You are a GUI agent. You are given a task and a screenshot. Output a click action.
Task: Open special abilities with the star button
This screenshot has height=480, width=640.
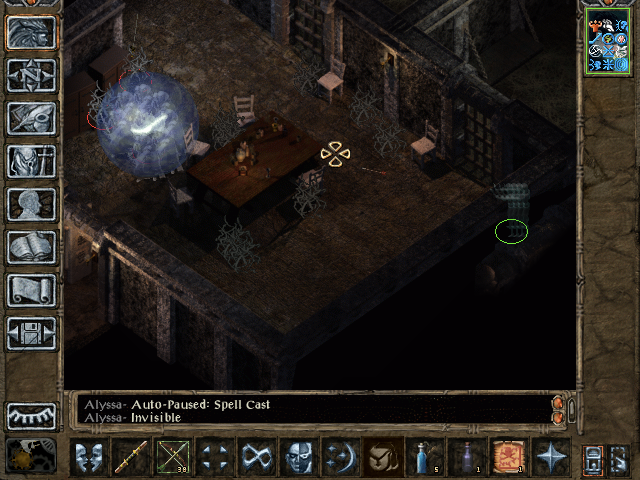pyautogui.click(x=551, y=458)
